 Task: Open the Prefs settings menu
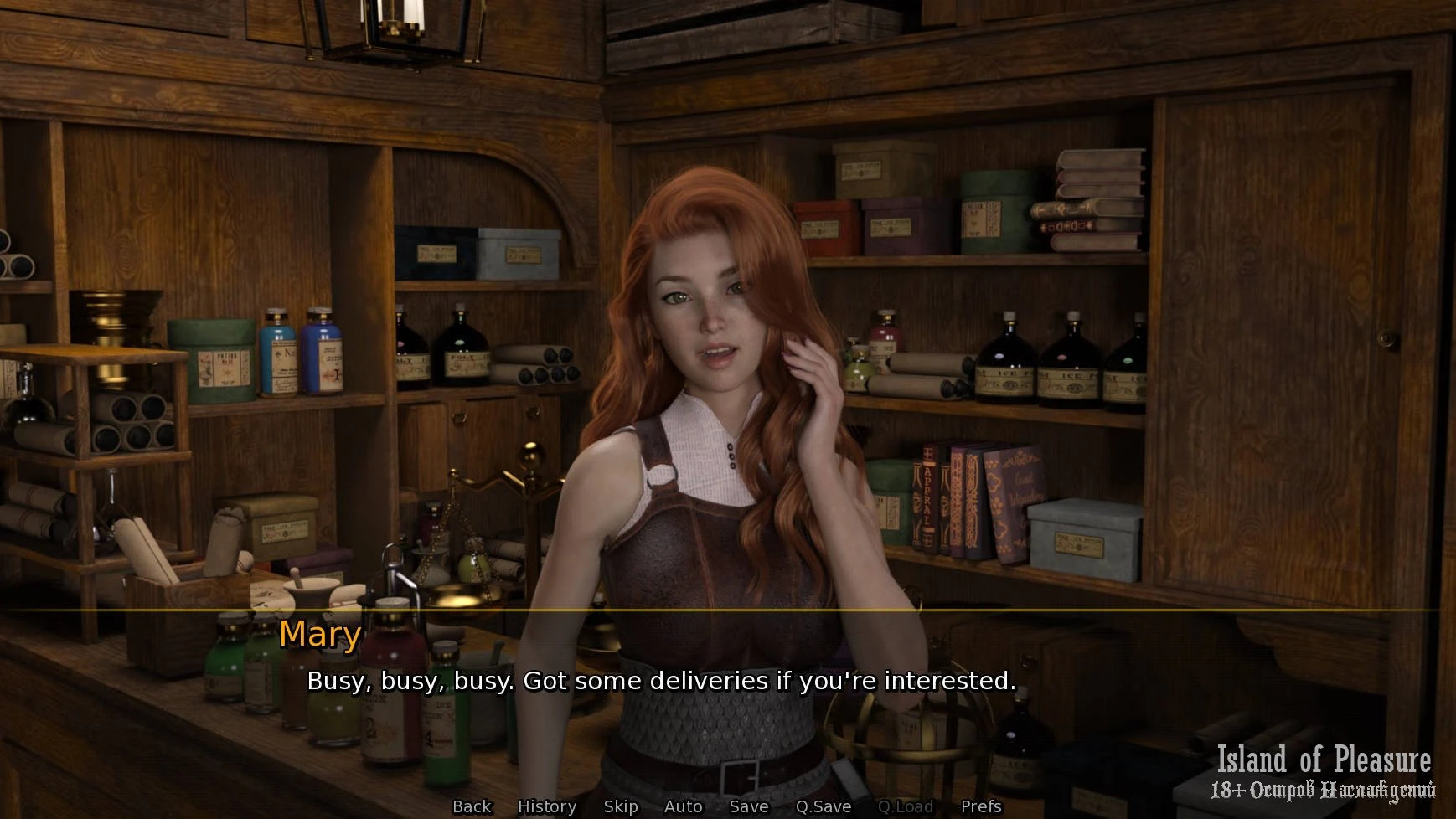pos(981,806)
